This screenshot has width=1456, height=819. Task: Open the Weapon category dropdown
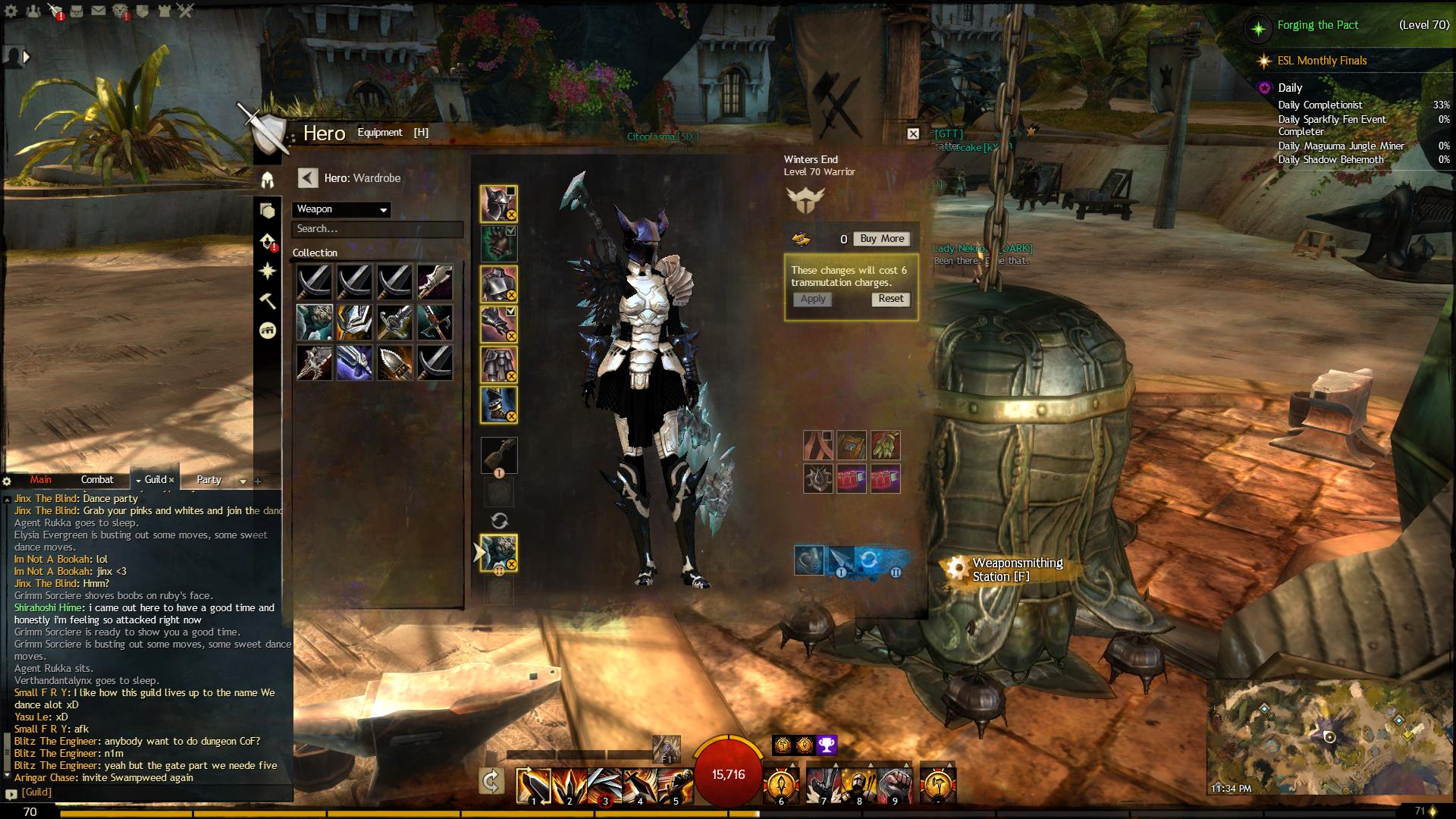(341, 209)
